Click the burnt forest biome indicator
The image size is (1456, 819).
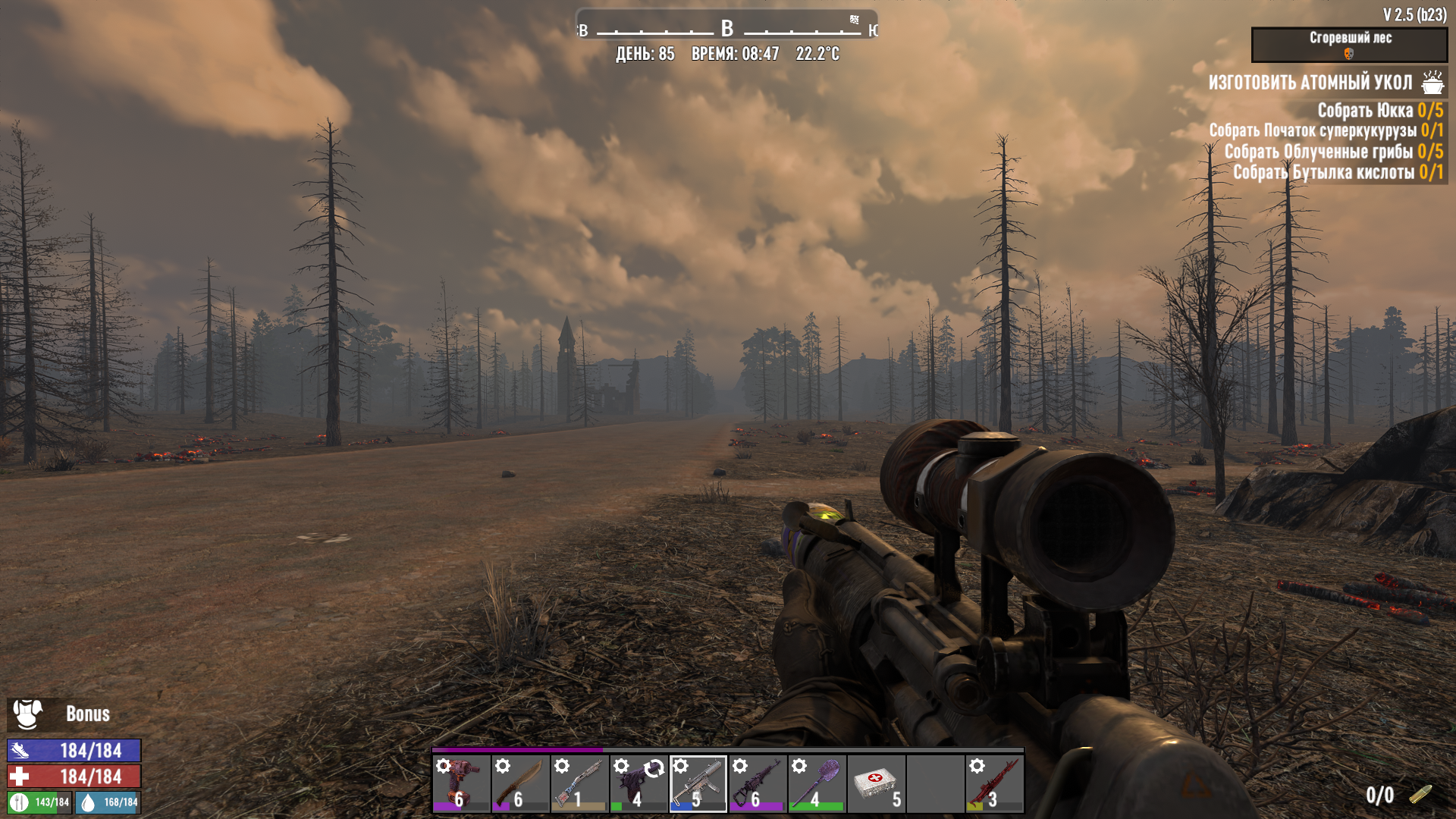pos(1349,45)
